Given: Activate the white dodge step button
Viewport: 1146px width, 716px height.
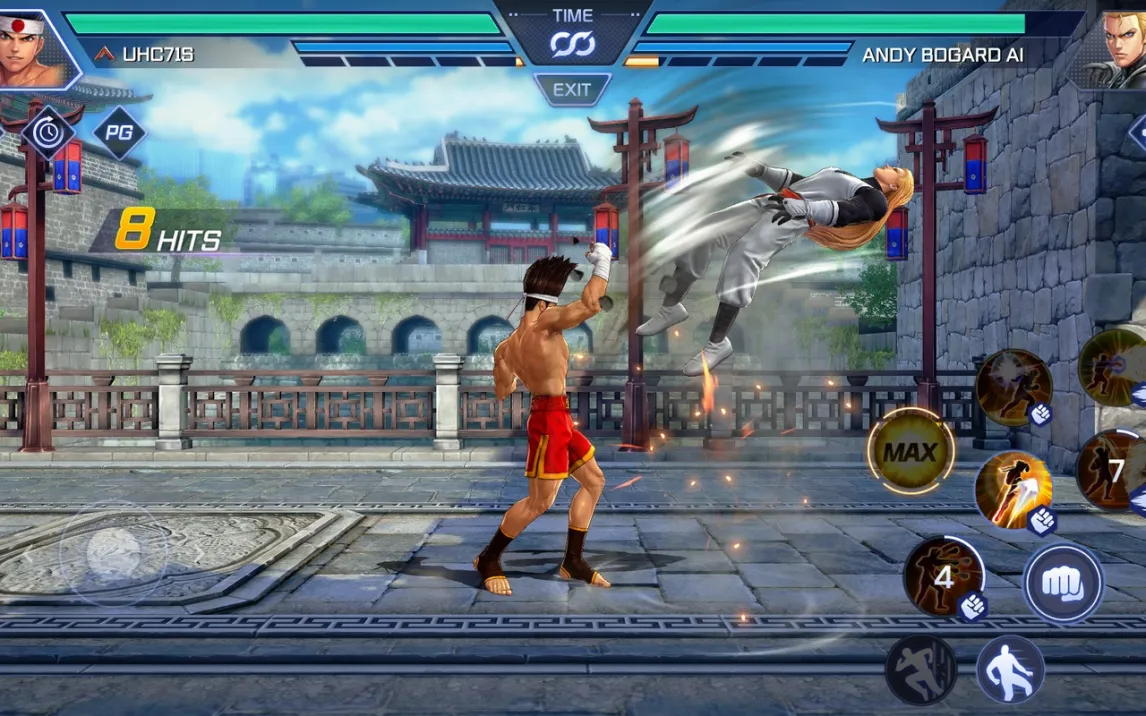Looking at the screenshot, I should (x=1010, y=669).
